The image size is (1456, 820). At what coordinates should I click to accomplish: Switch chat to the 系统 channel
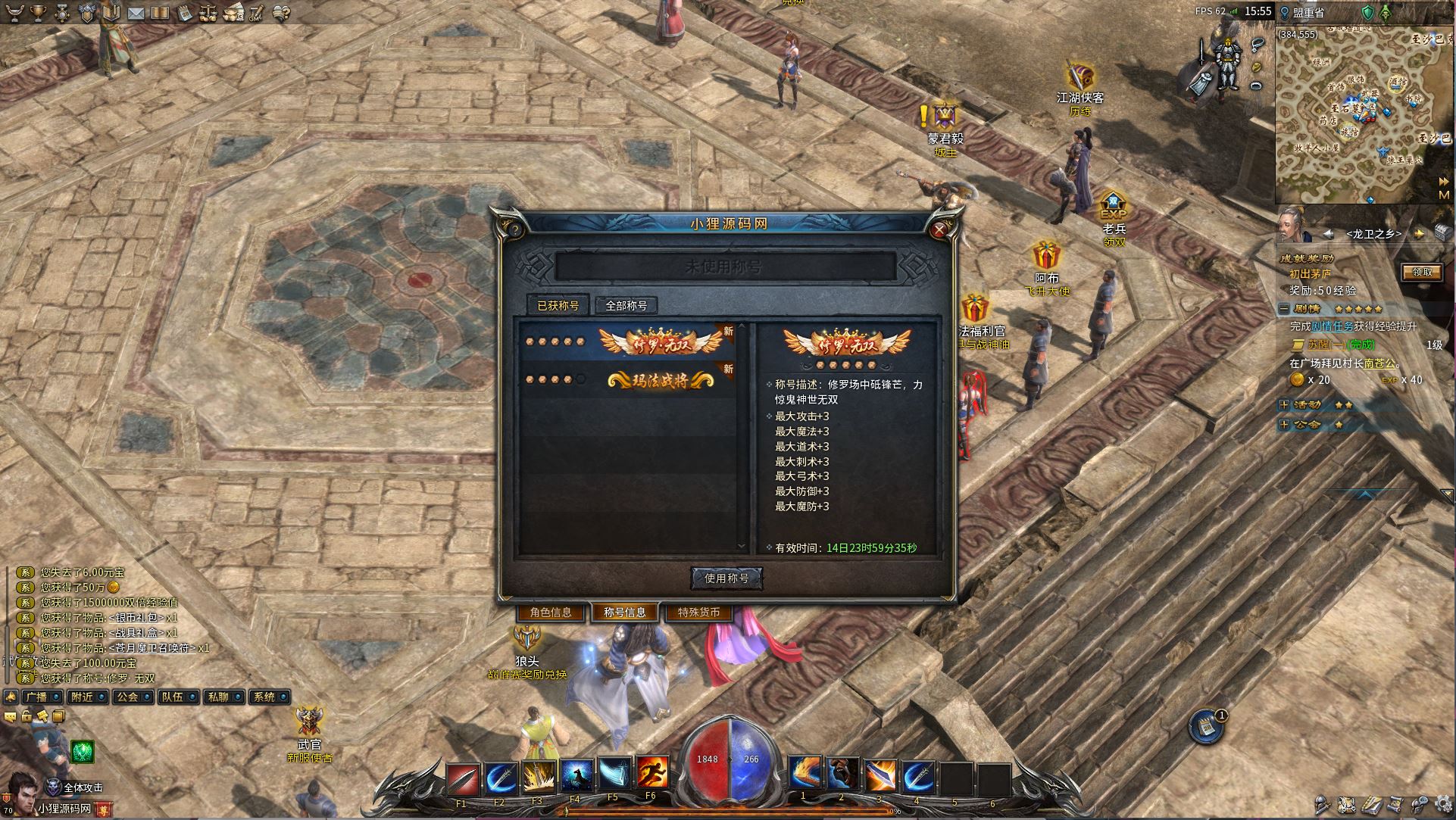(266, 697)
